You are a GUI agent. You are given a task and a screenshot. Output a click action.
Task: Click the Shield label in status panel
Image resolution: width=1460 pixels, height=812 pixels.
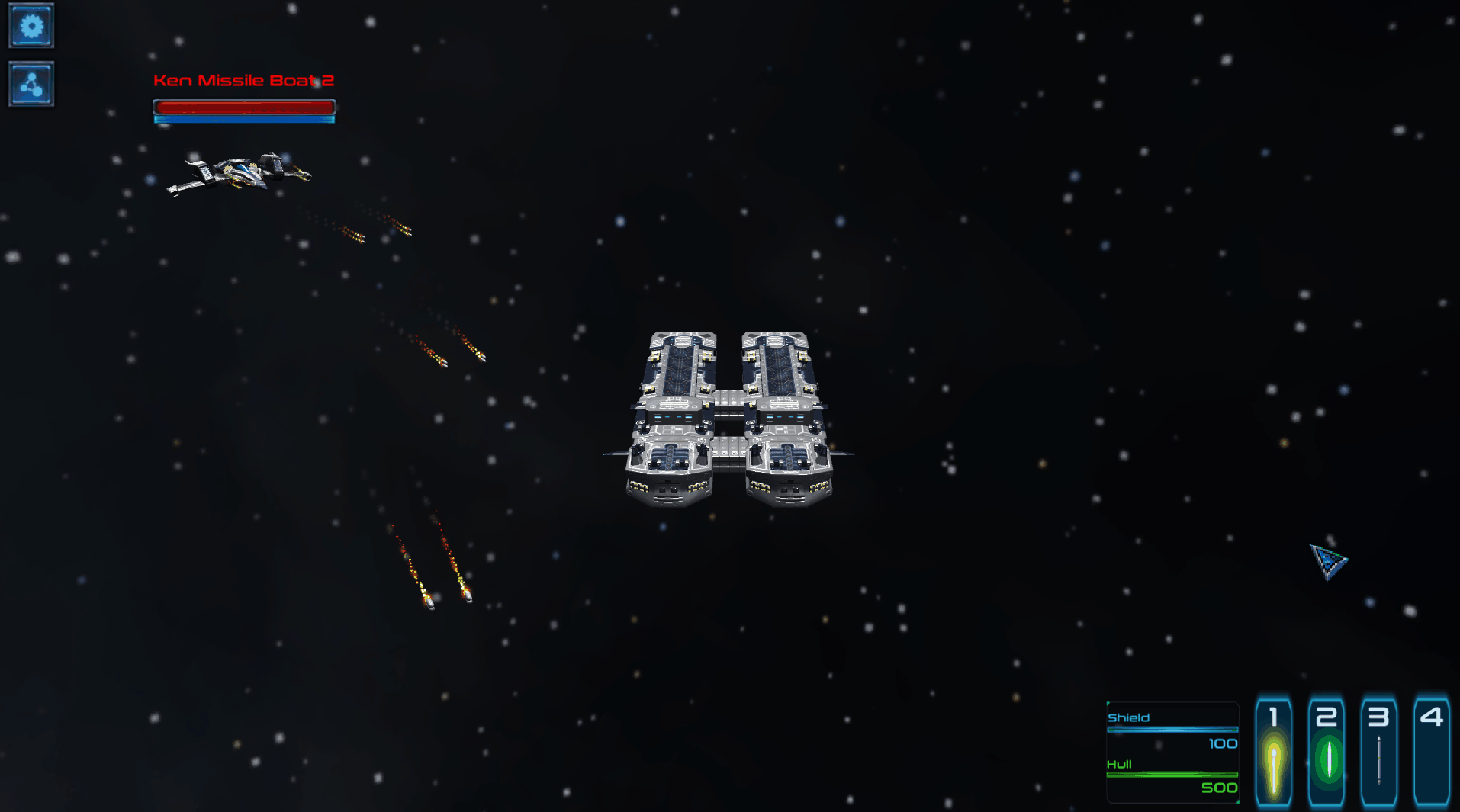pos(1127,717)
